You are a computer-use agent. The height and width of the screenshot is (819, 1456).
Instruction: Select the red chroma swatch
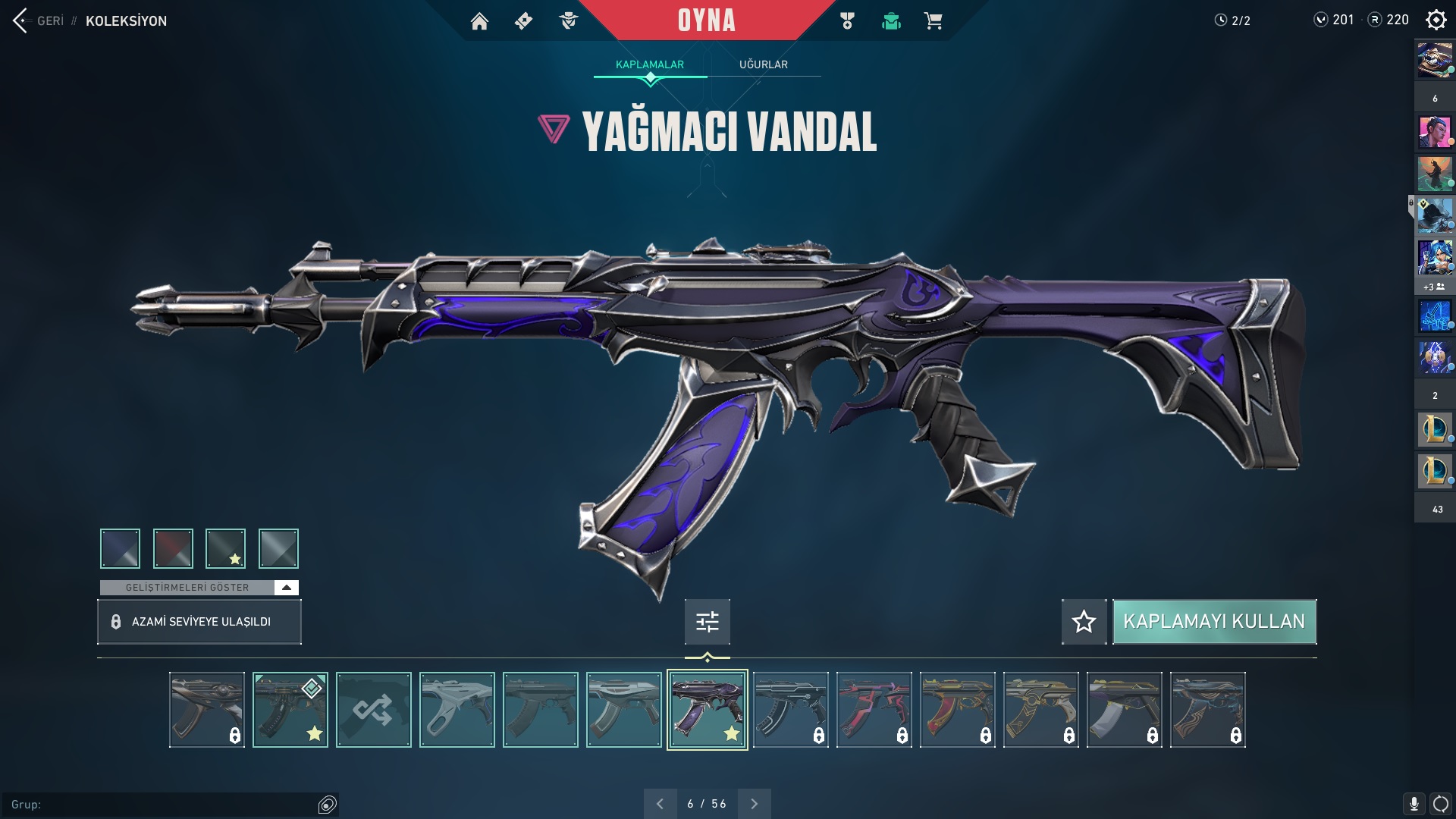click(173, 548)
